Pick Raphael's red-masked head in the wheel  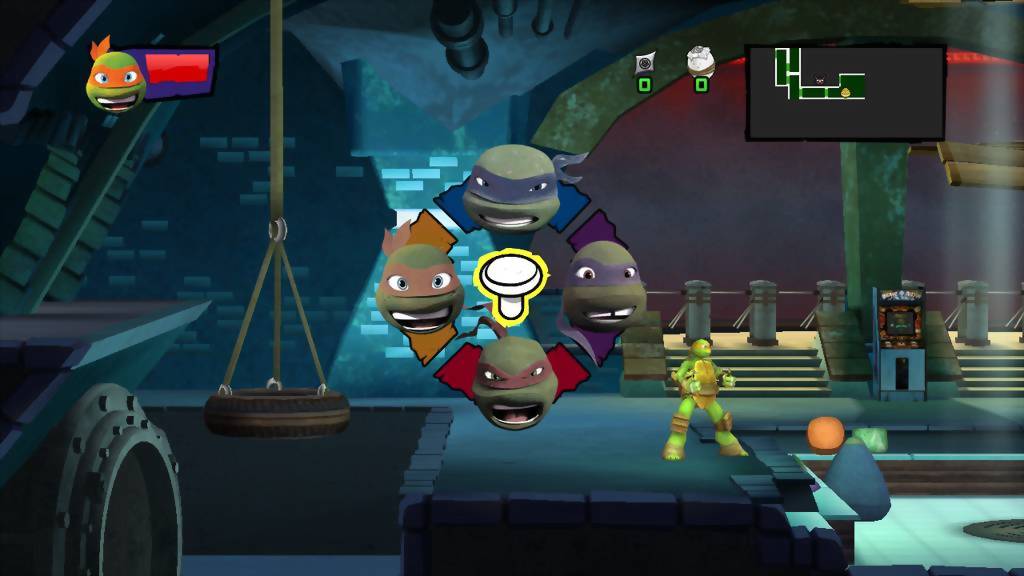pos(512,380)
